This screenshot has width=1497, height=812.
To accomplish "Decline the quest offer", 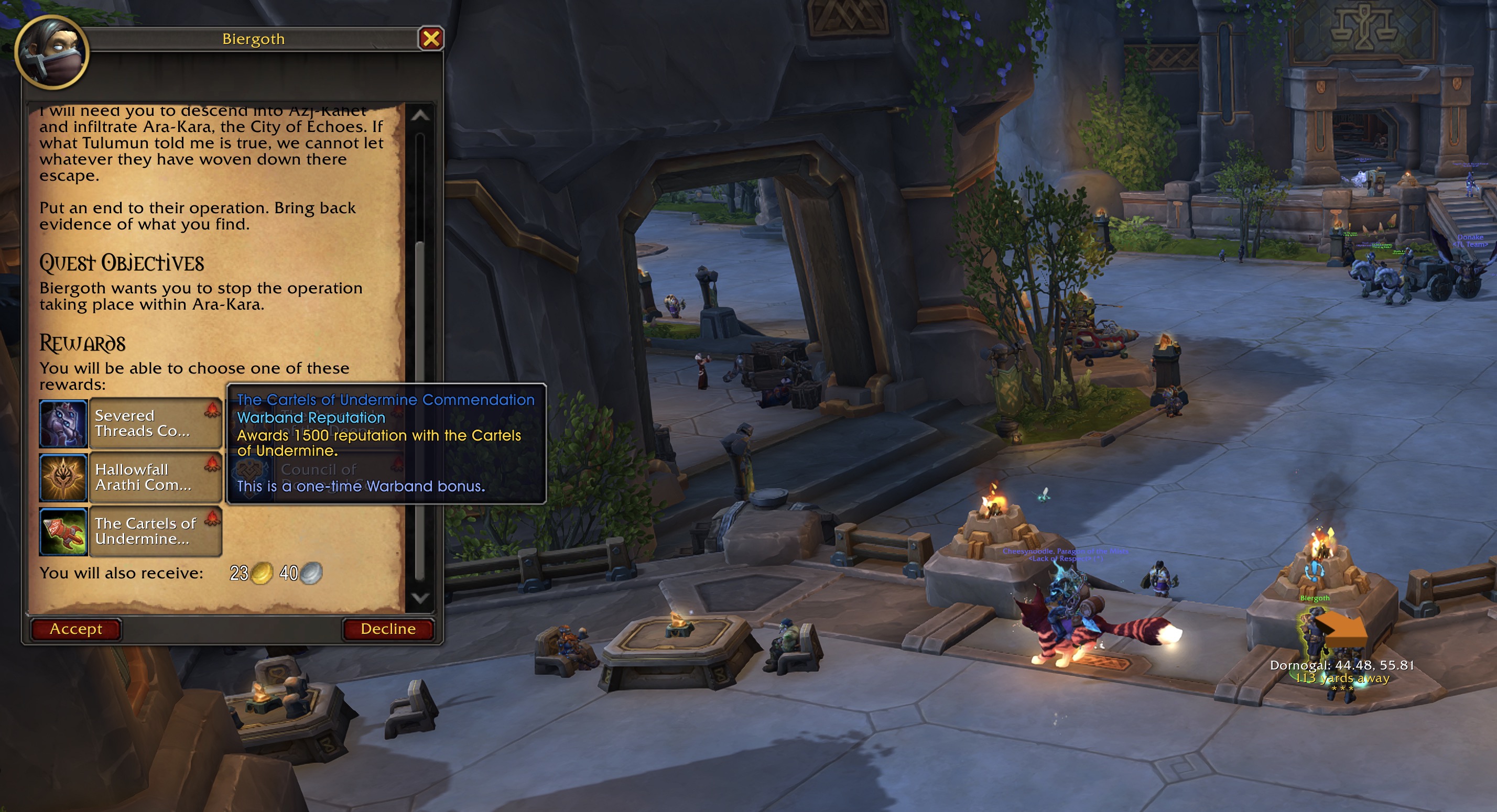I will [388, 629].
